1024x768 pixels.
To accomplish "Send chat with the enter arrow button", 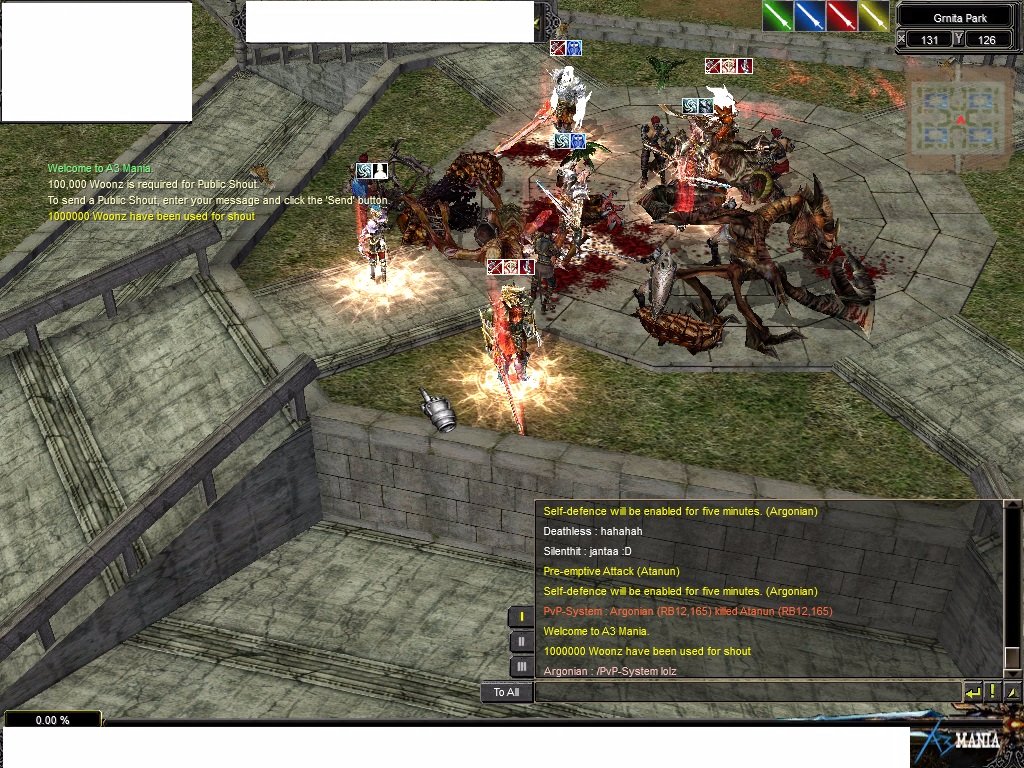I will [973, 692].
